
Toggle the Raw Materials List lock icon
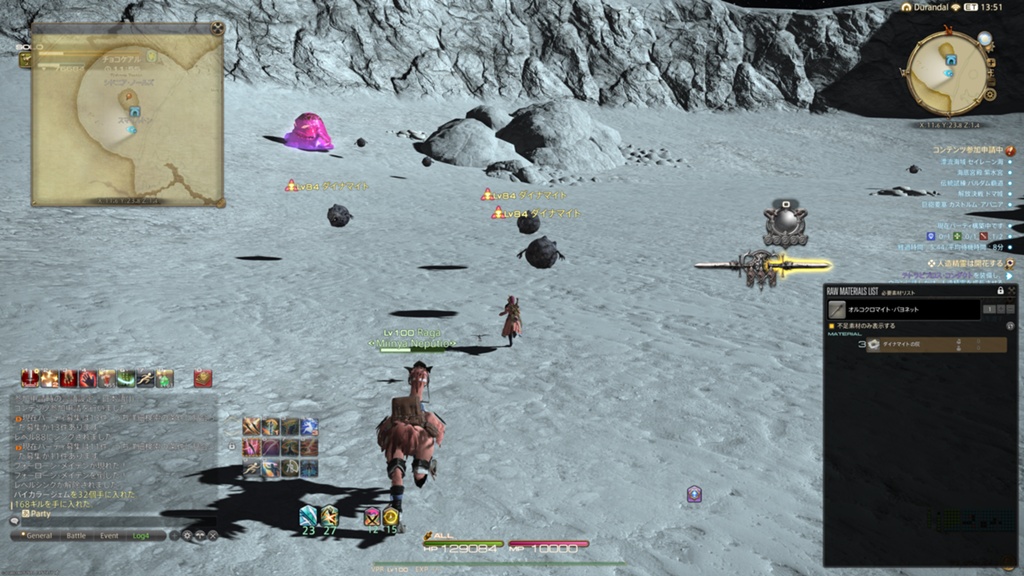(999, 291)
